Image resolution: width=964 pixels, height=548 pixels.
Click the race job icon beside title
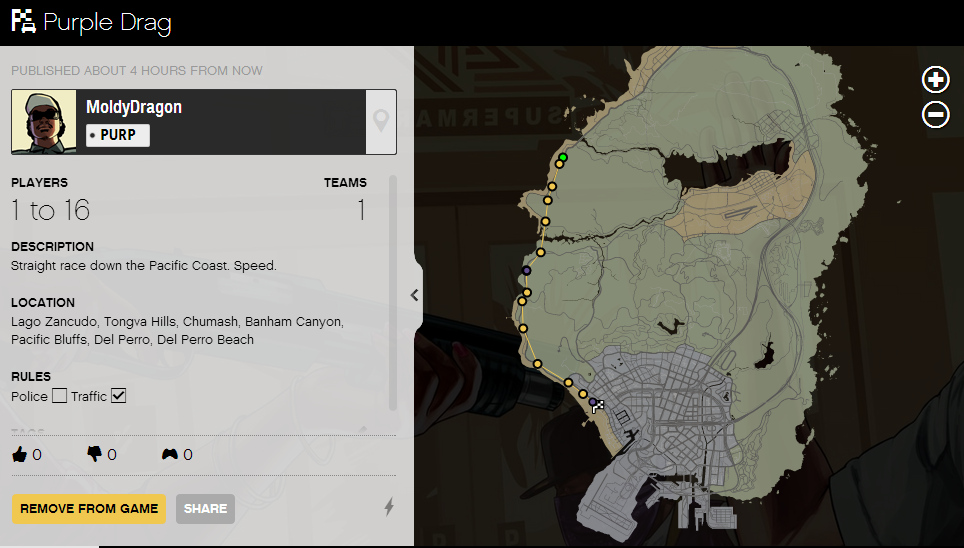point(23,21)
